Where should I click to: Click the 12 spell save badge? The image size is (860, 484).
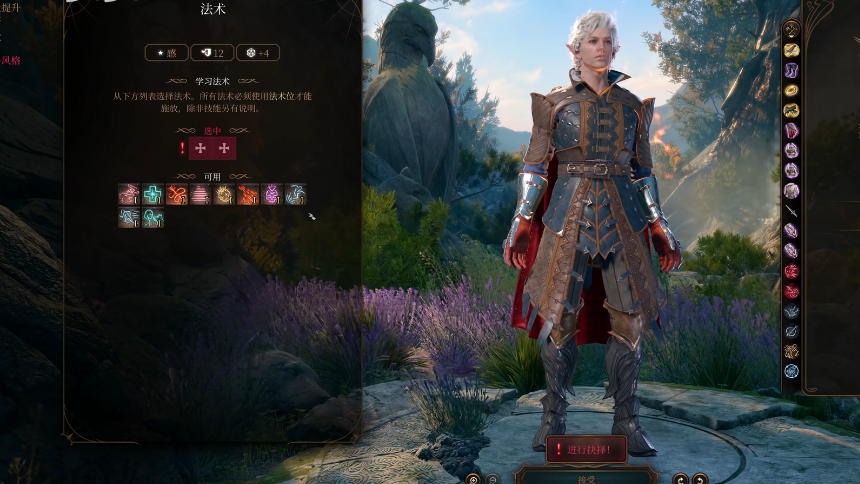click(211, 53)
